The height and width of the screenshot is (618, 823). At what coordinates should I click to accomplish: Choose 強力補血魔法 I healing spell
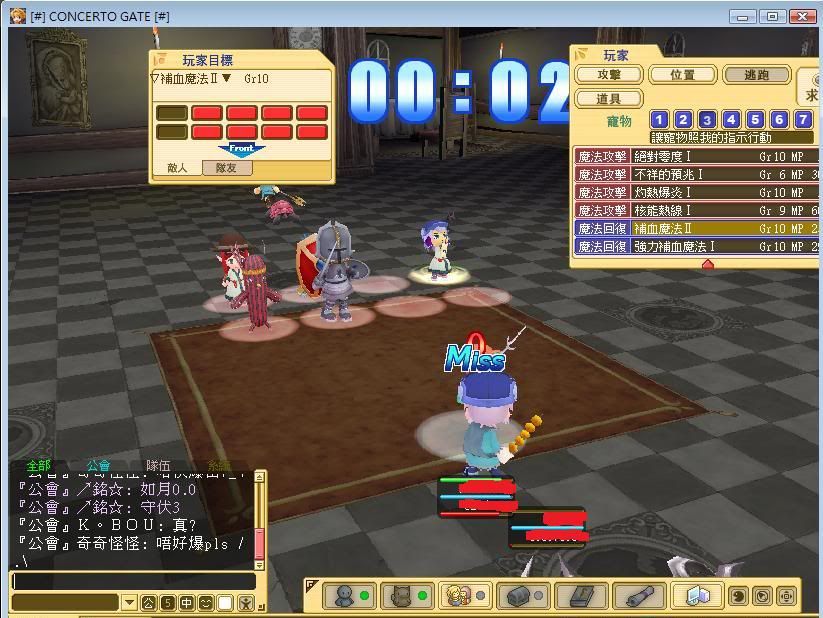[x=696, y=247]
